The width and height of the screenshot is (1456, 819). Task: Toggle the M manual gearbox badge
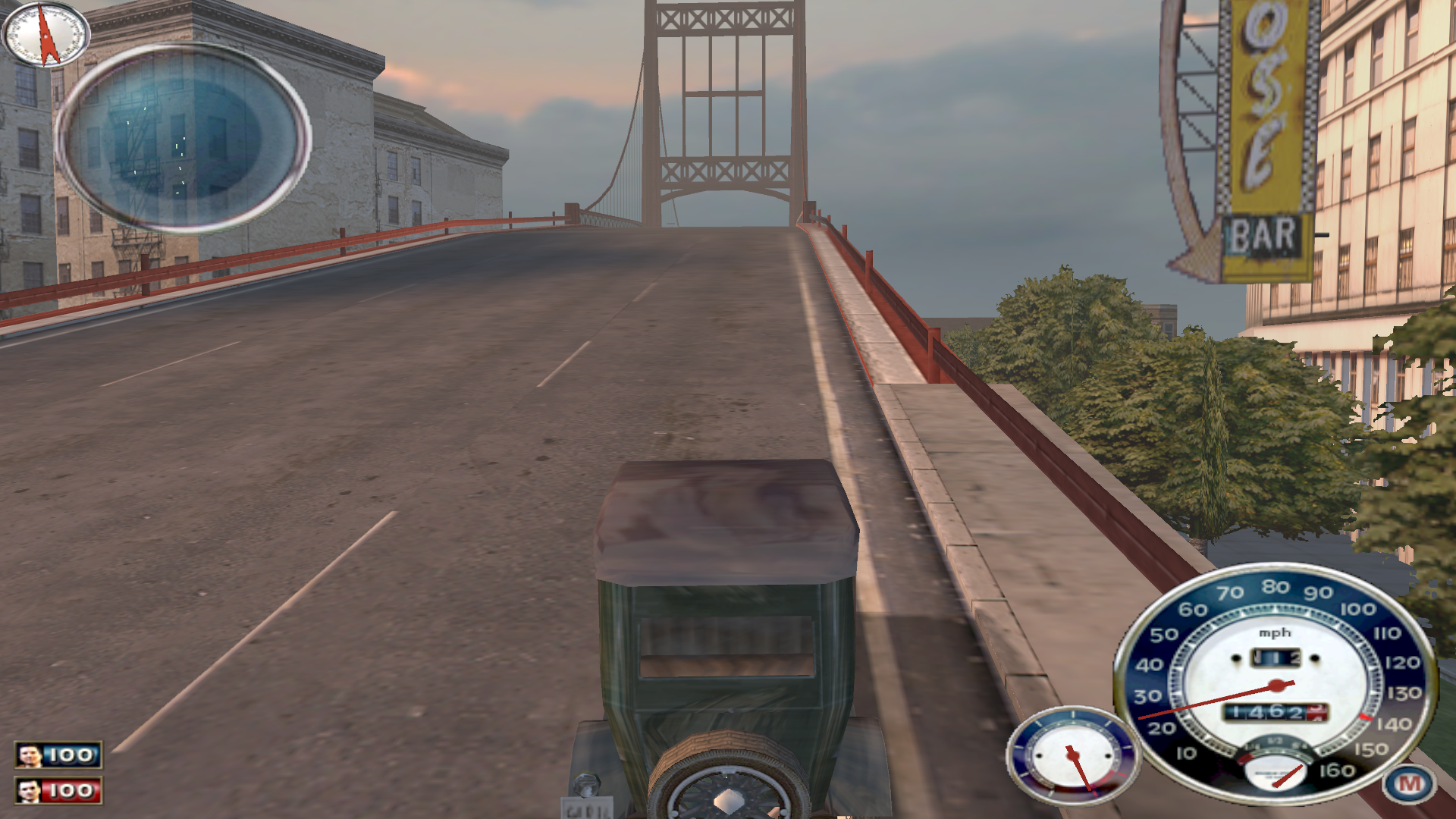tap(1409, 783)
